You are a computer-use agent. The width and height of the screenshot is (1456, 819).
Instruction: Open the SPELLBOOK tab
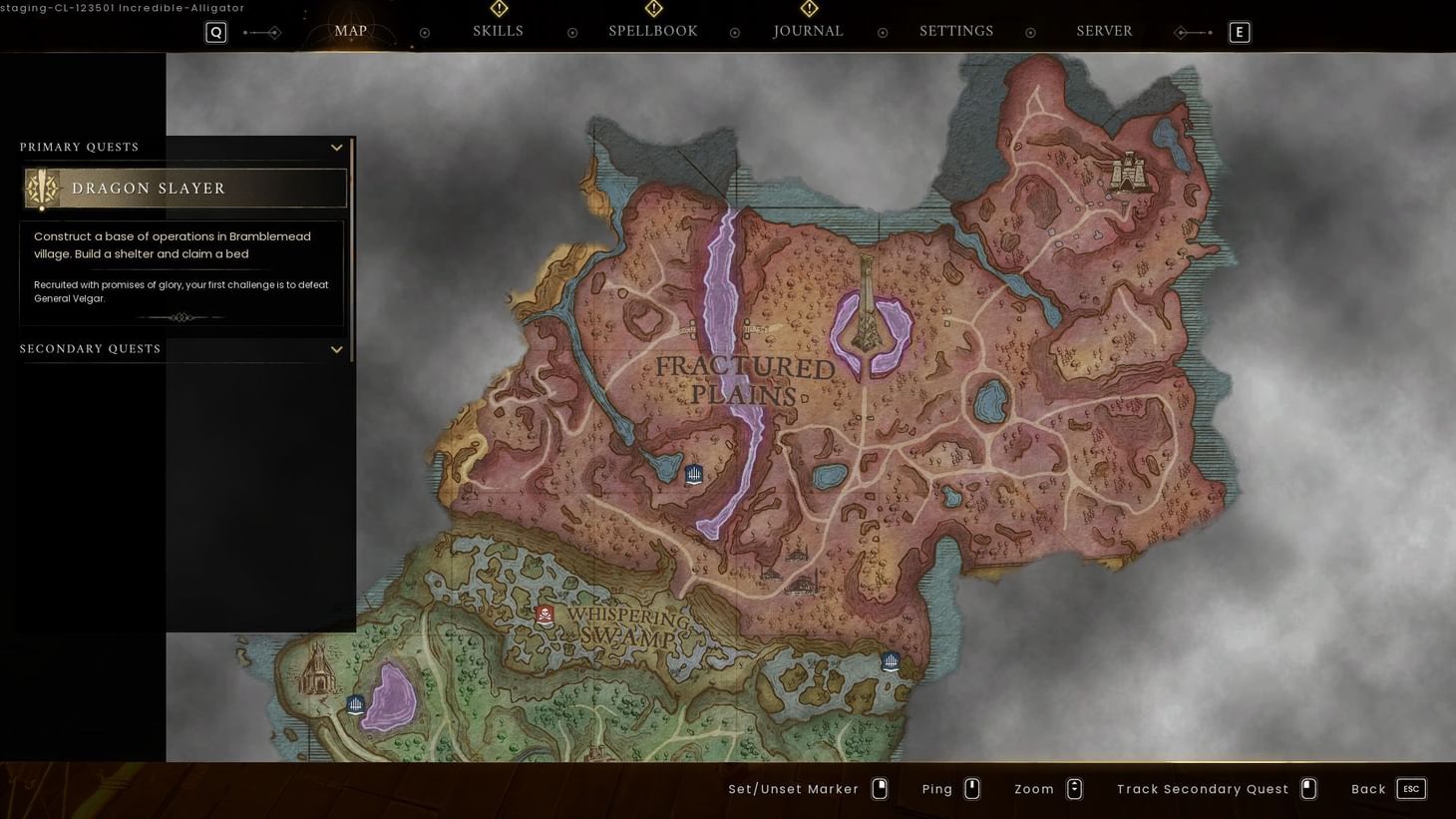[652, 31]
